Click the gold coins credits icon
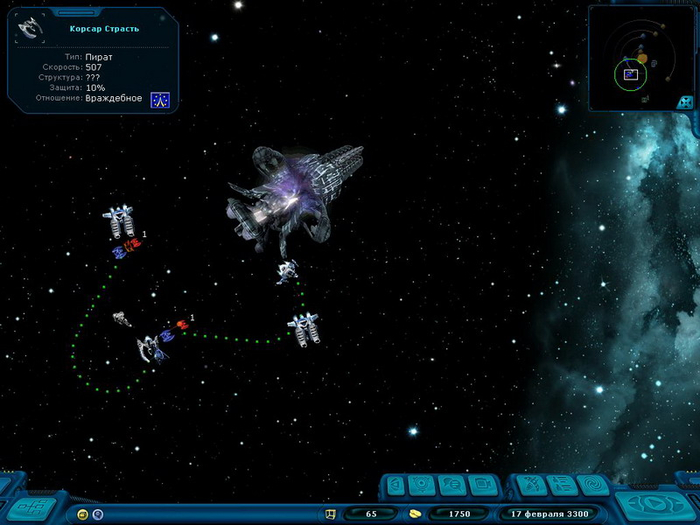Image resolution: width=700 pixels, height=525 pixels. coord(415,514)
